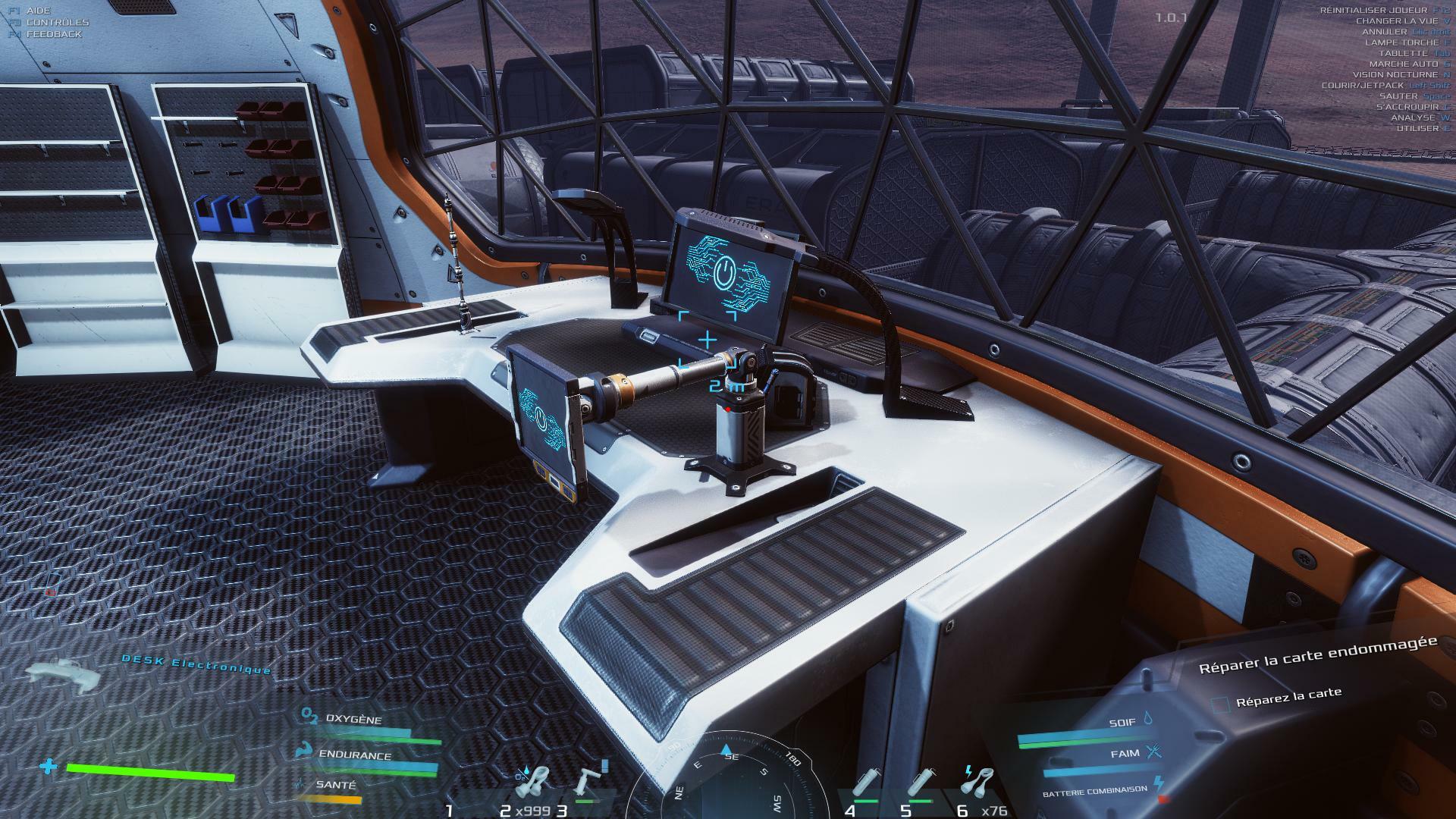Tick the 'Réparez la carte' objective checkbox
This screenshot has width=1456, height=819.
point(1220,705)
